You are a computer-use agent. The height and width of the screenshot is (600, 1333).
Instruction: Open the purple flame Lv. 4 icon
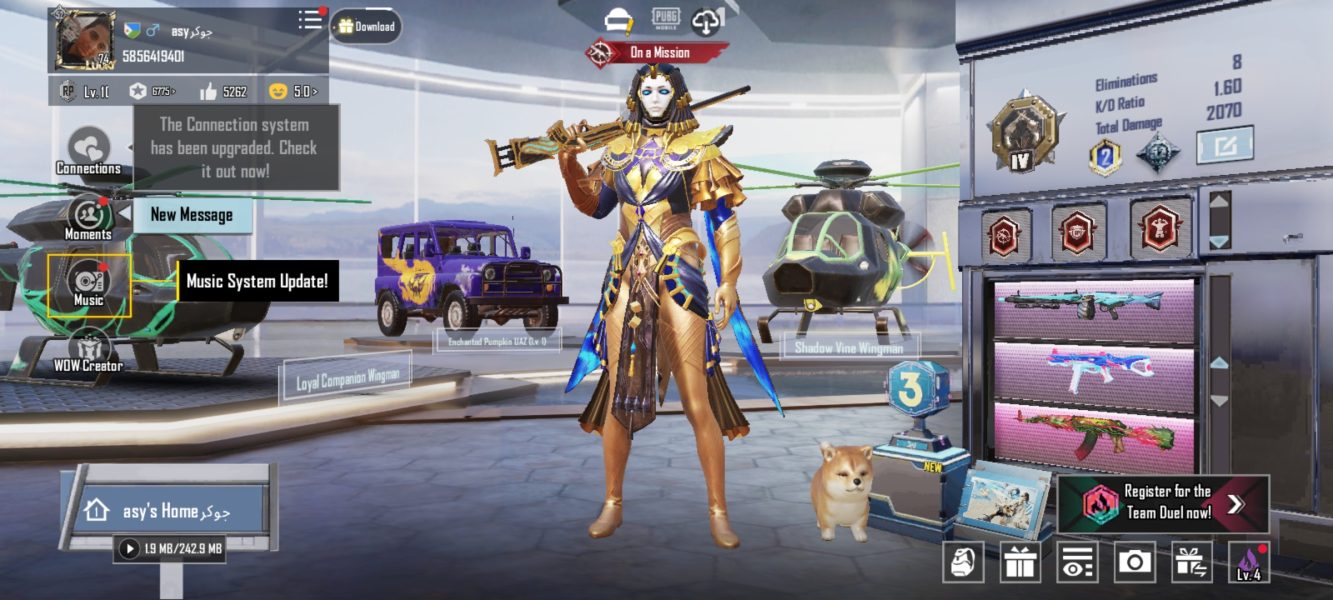(x=1249, y=562)
